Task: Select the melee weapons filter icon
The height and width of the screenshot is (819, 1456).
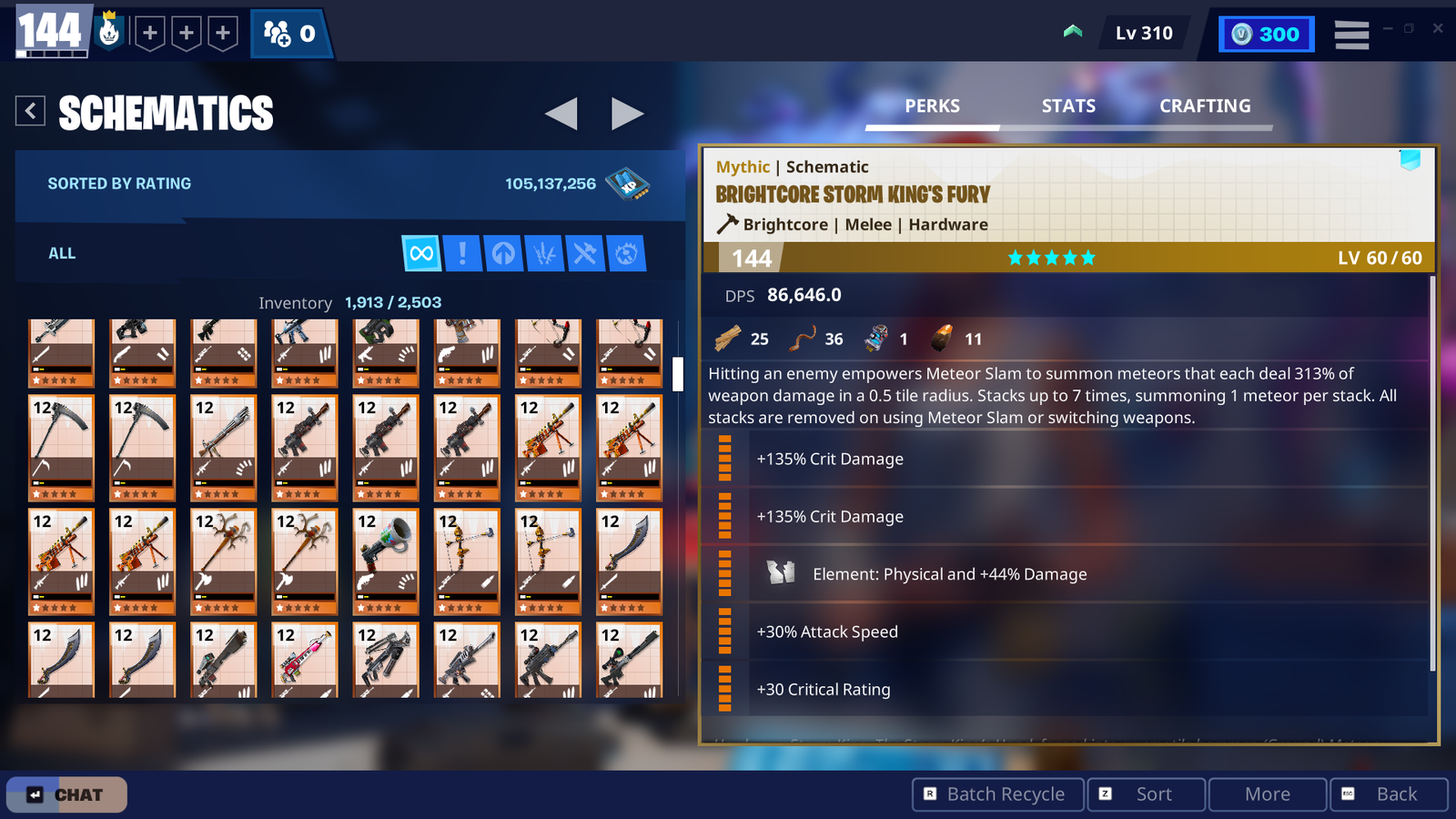Action: (x=585, y=253)
